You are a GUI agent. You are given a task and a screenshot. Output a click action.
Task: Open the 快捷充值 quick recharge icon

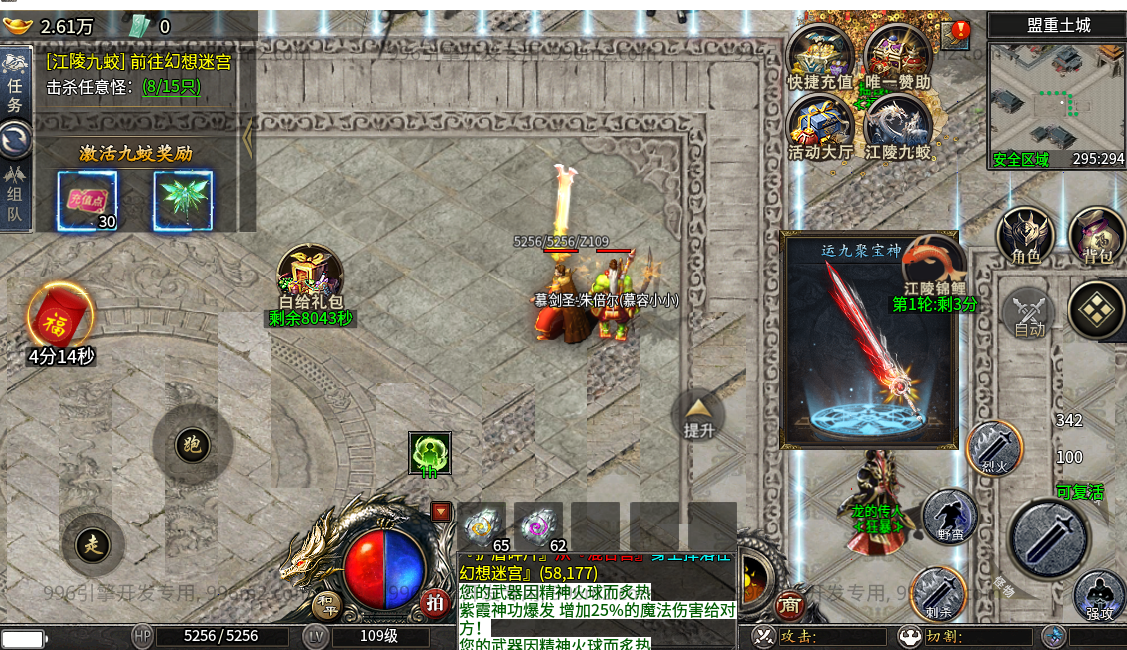pyautogui.click(x=820, y=55)
